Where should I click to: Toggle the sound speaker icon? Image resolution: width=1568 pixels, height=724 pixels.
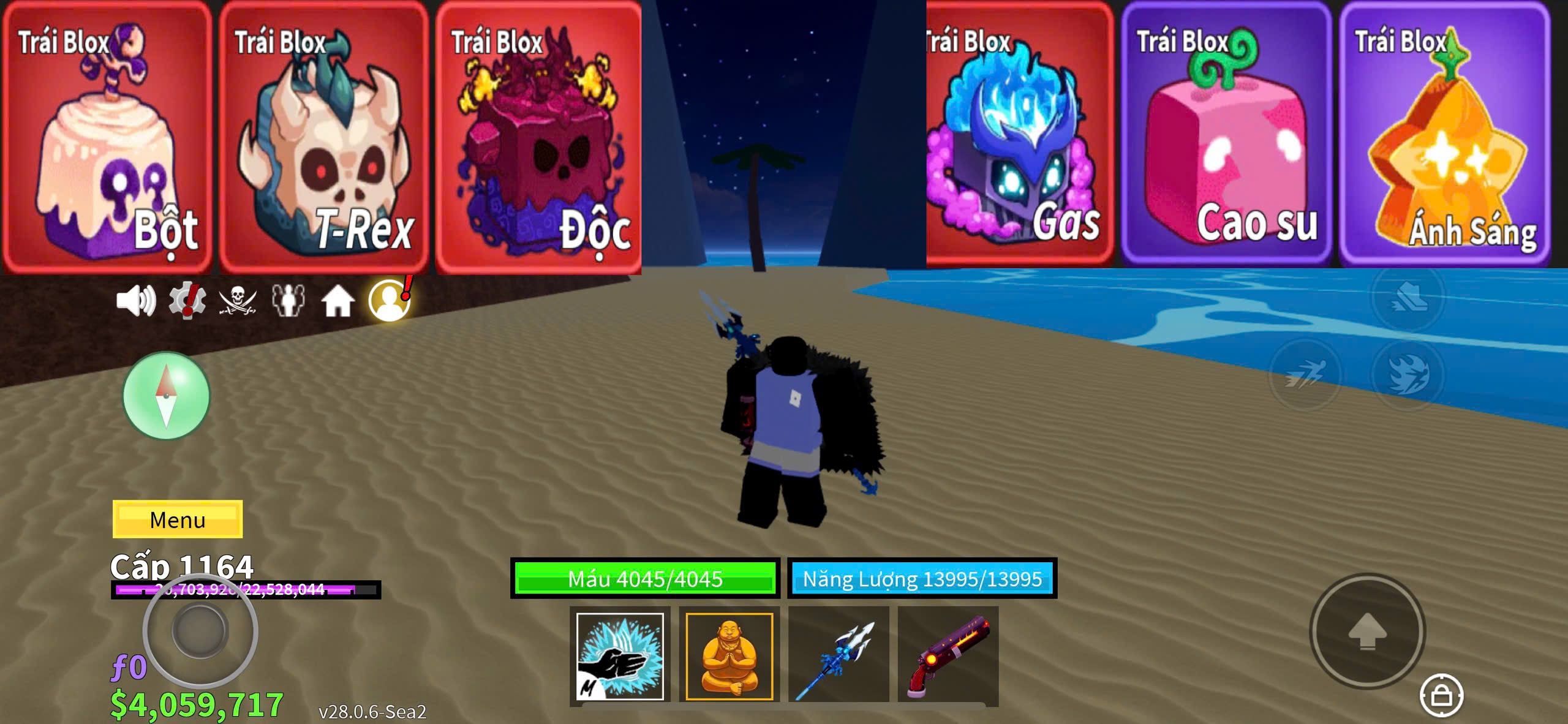click(135, 301)
